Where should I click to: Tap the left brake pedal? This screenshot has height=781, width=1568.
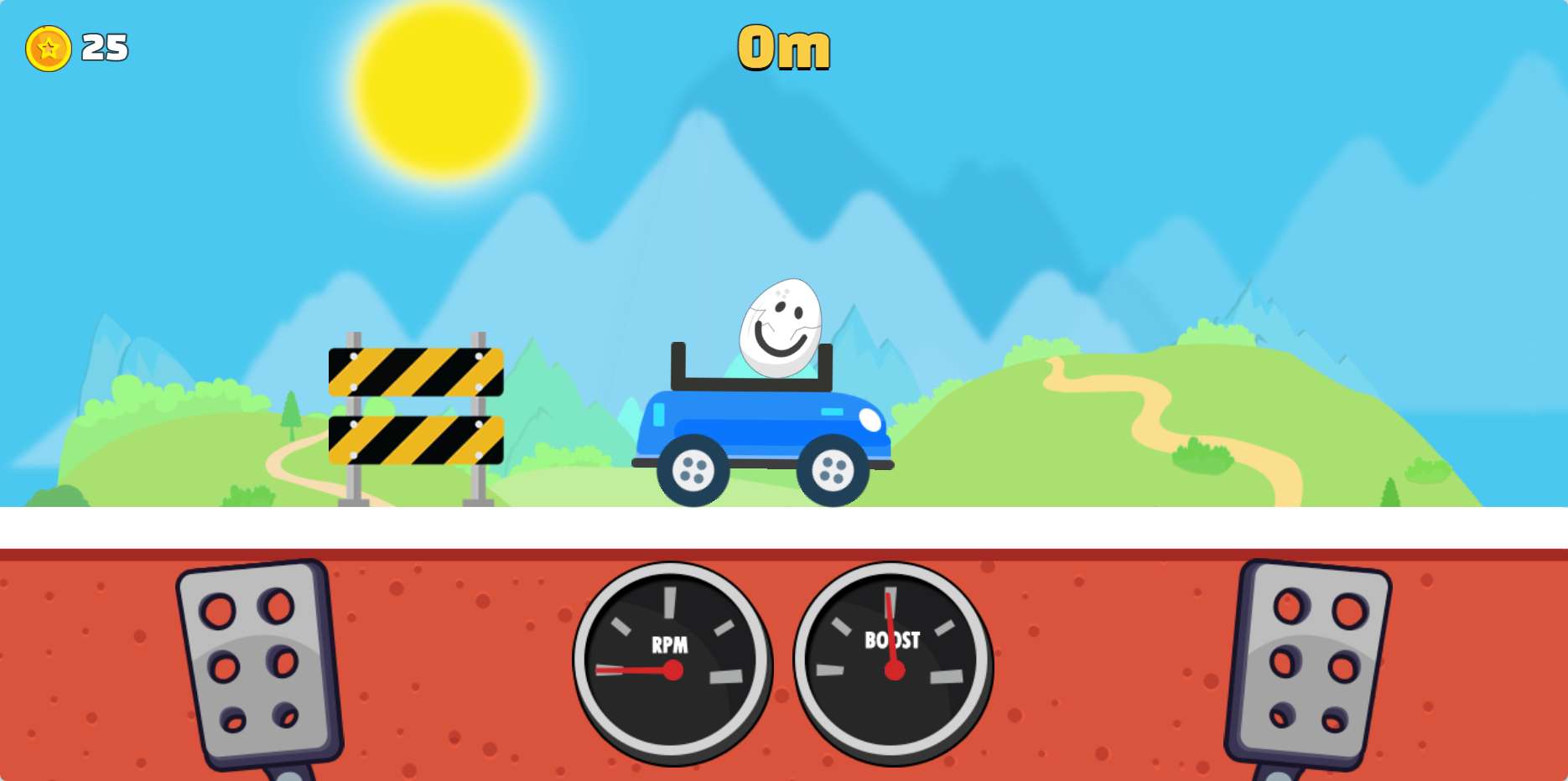tap(257, 662)
